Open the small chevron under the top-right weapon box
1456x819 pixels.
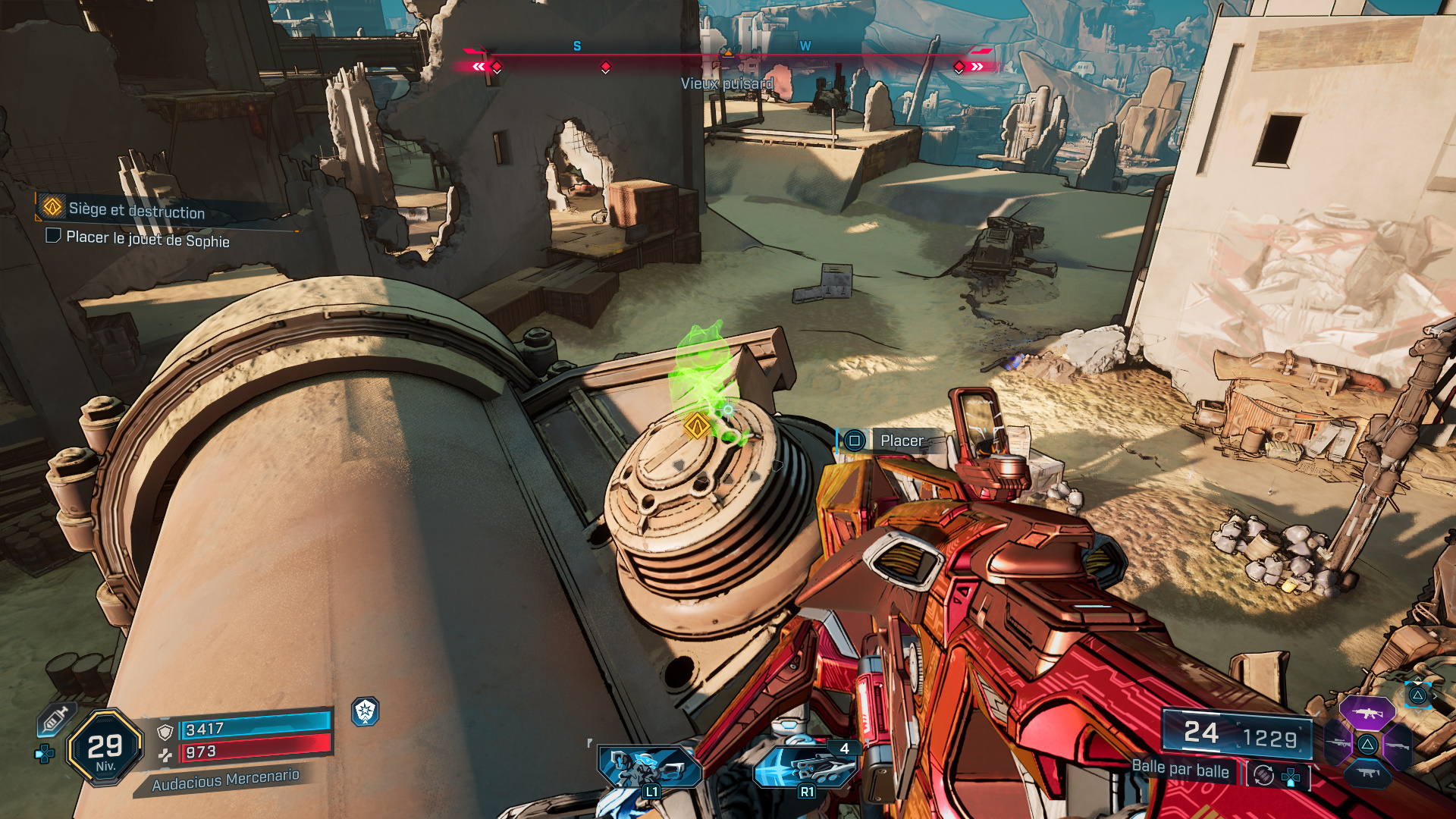[1418, 711]
